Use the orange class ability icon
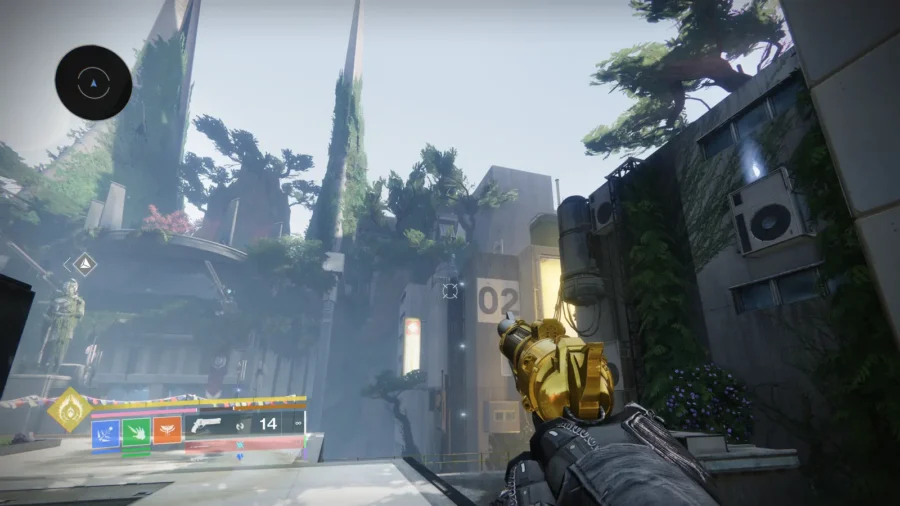 point(167,431)
